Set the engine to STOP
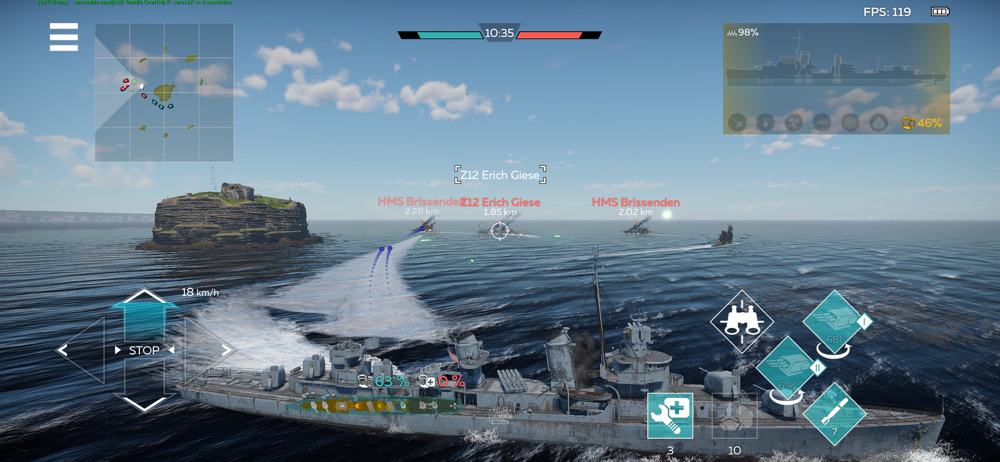The image size is (1000, 462). (144, 351)
